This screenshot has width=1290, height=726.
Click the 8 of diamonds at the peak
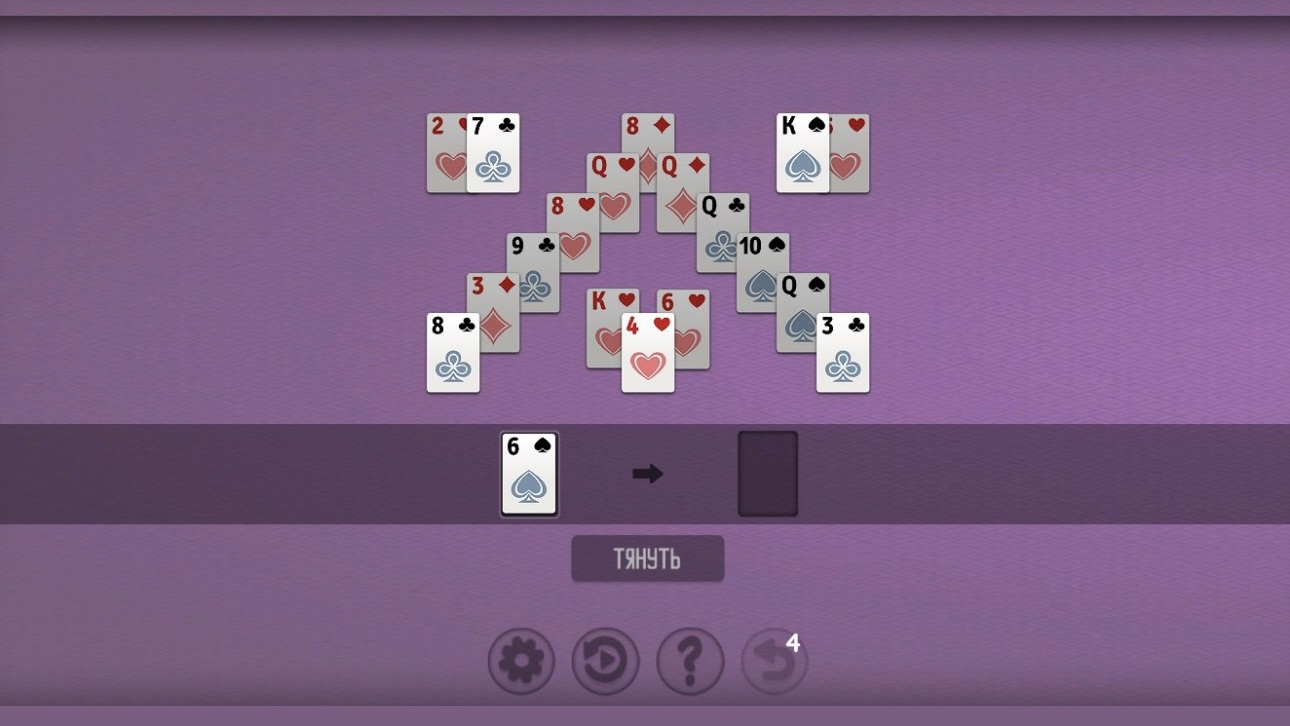[648, 130]
